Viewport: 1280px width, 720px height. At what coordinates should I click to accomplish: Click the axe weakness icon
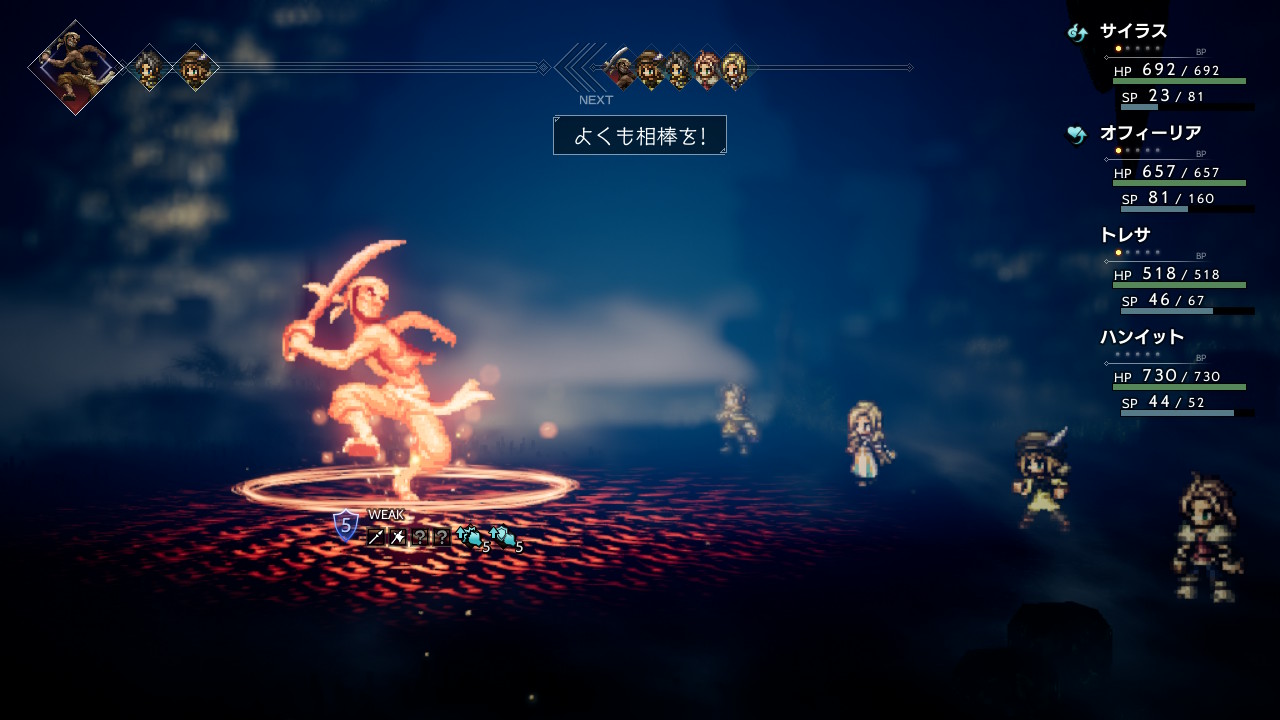point(398,537)
